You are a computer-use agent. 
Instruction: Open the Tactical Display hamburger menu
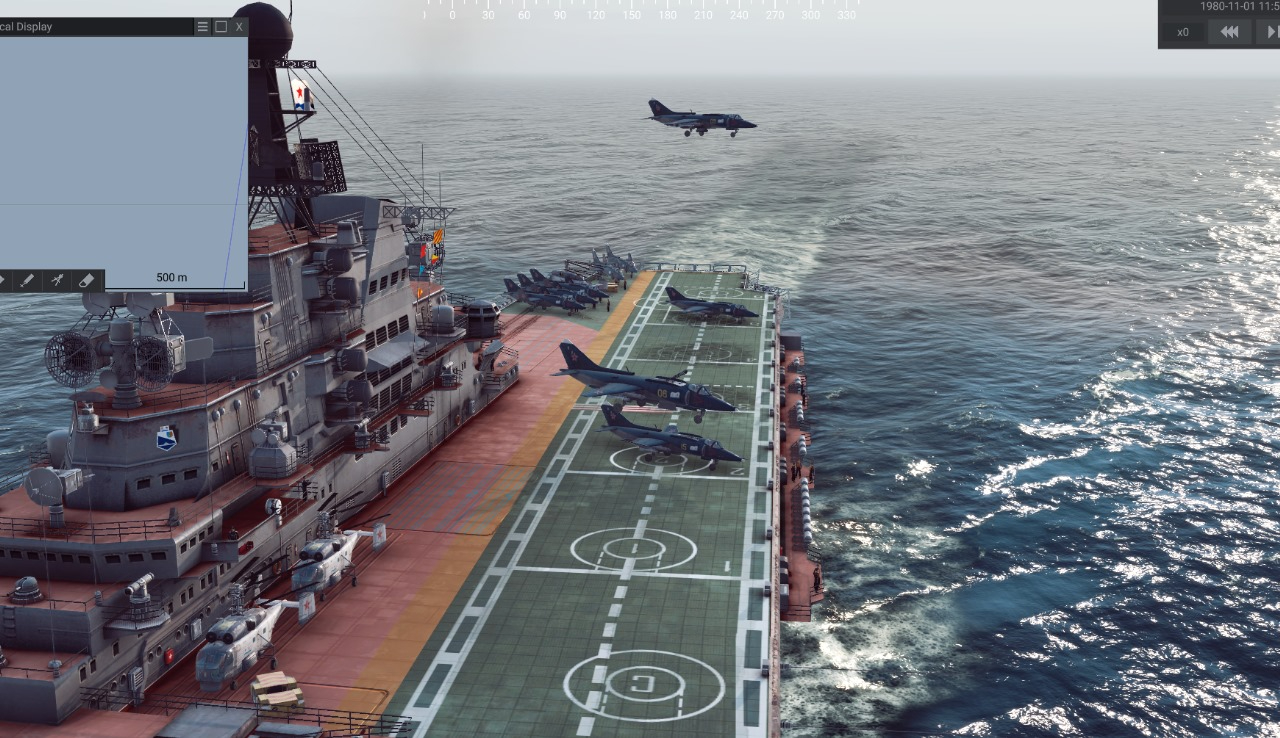coord(203,27)
